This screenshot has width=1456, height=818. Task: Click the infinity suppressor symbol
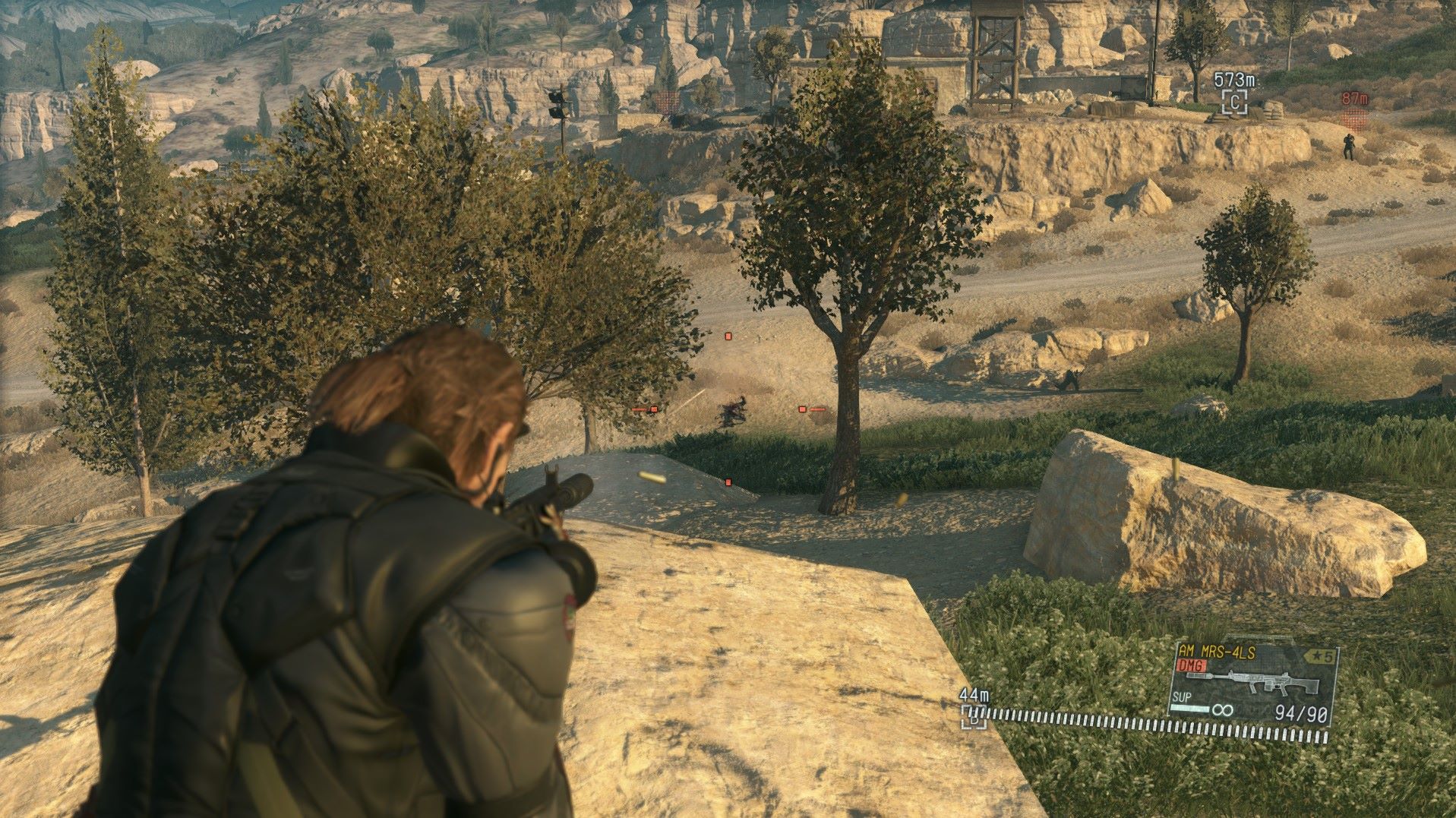coord(1223,709)
